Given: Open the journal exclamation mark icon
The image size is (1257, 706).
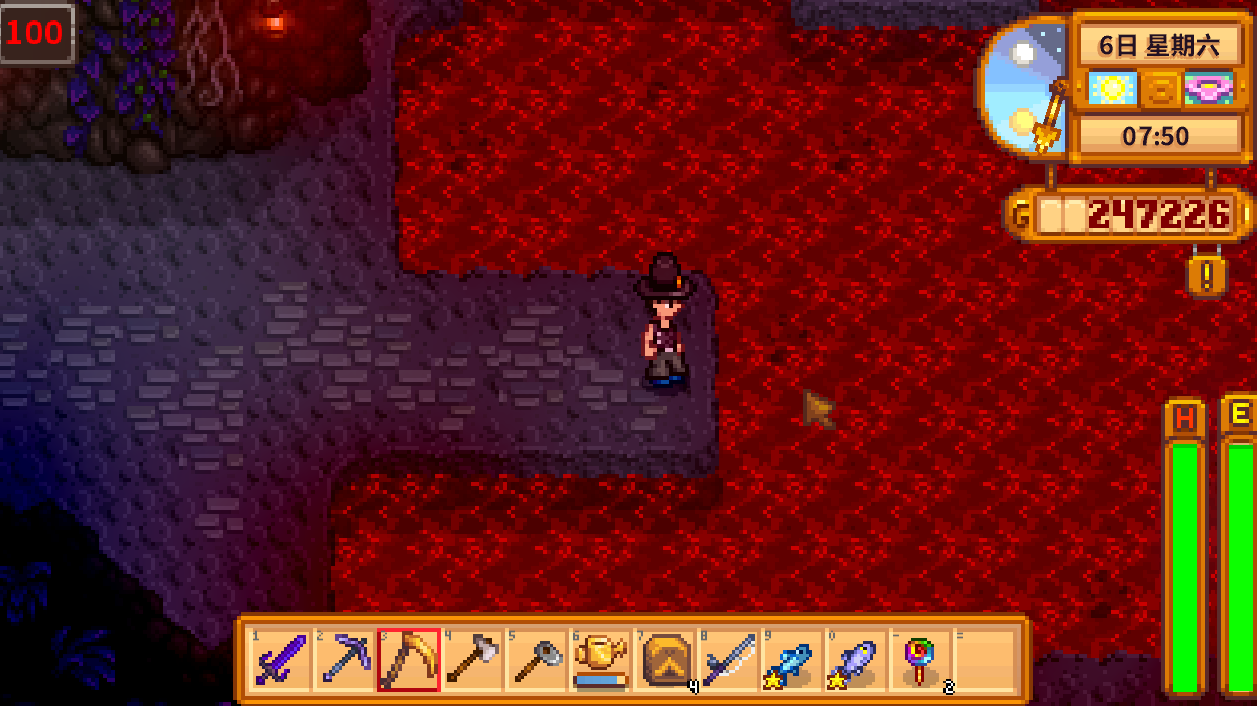Looking at the screenshot, I should click(x=1206, y=276).
